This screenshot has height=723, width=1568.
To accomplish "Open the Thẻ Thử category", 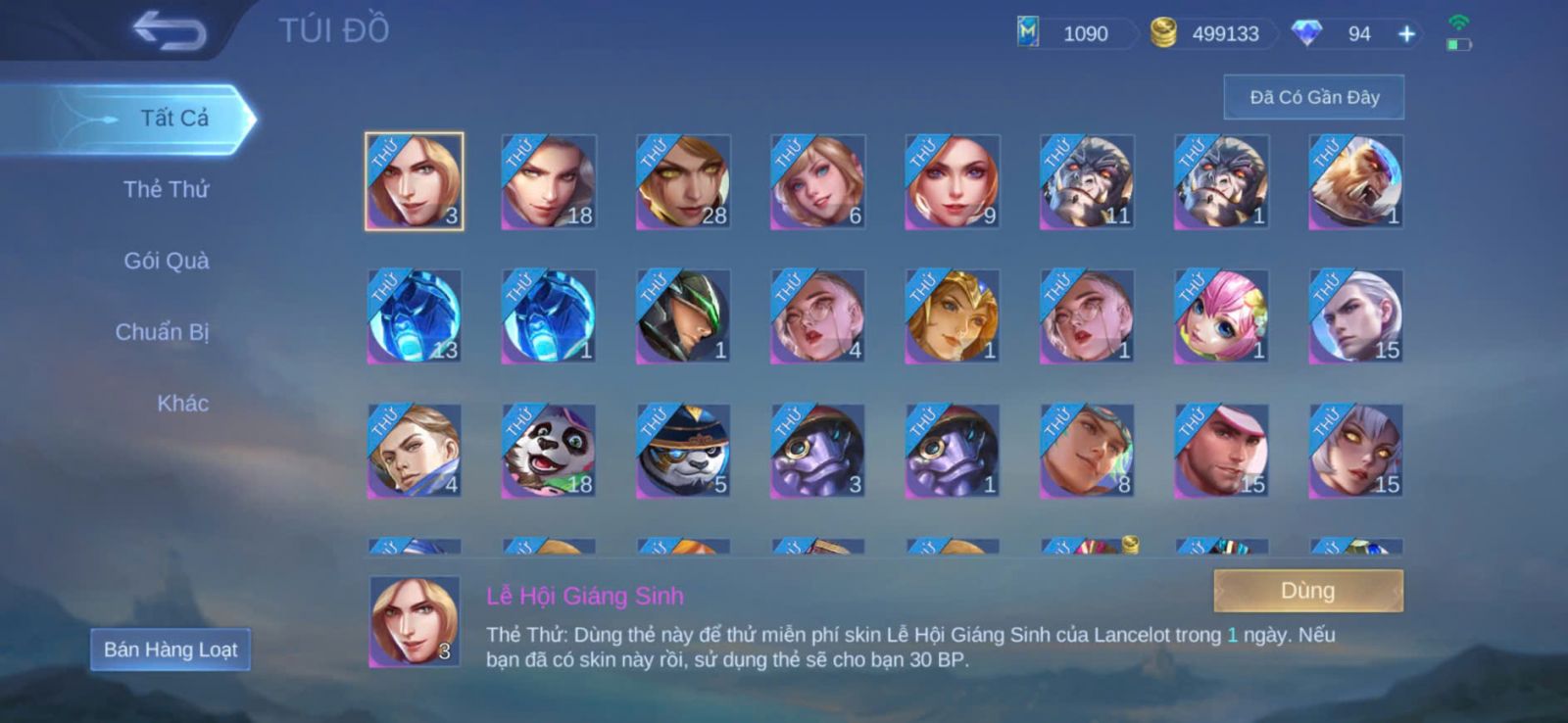I will coord(166,189).
